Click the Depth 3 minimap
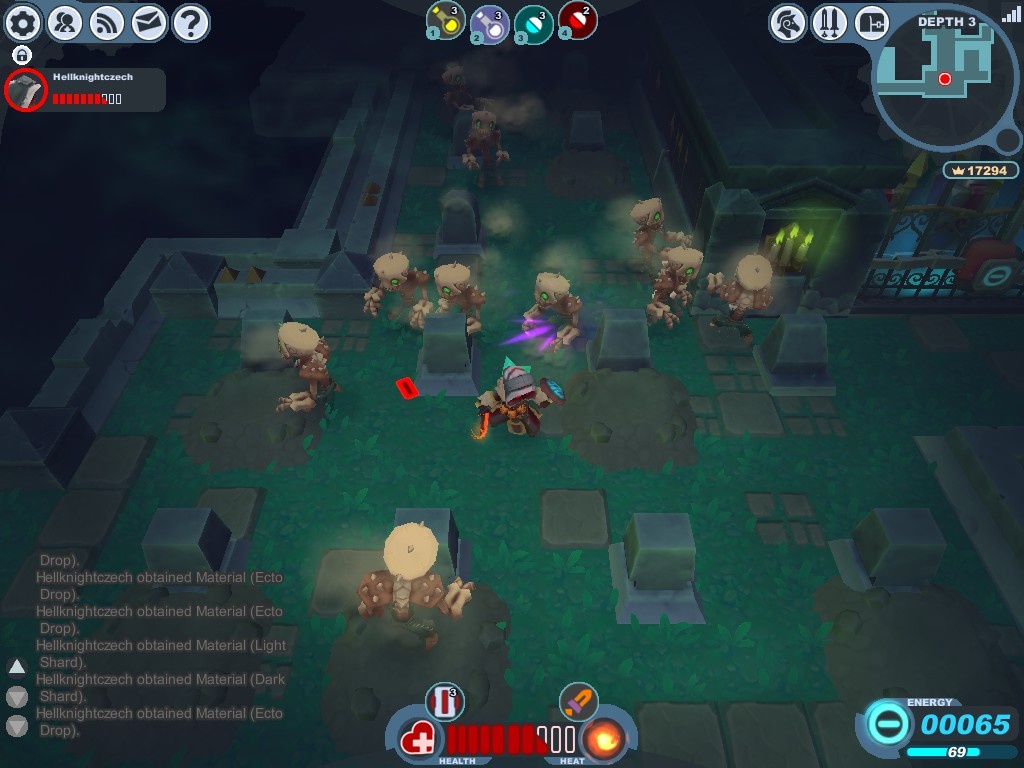The width and height of the screenshot is (1024, 768). [945, 75]
